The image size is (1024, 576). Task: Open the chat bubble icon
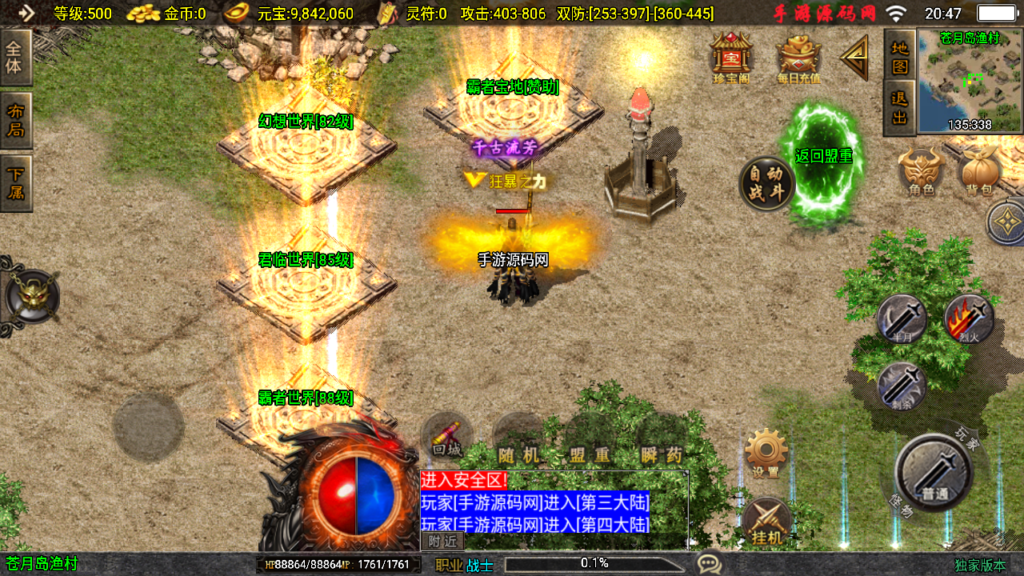[x=709, y=564]
